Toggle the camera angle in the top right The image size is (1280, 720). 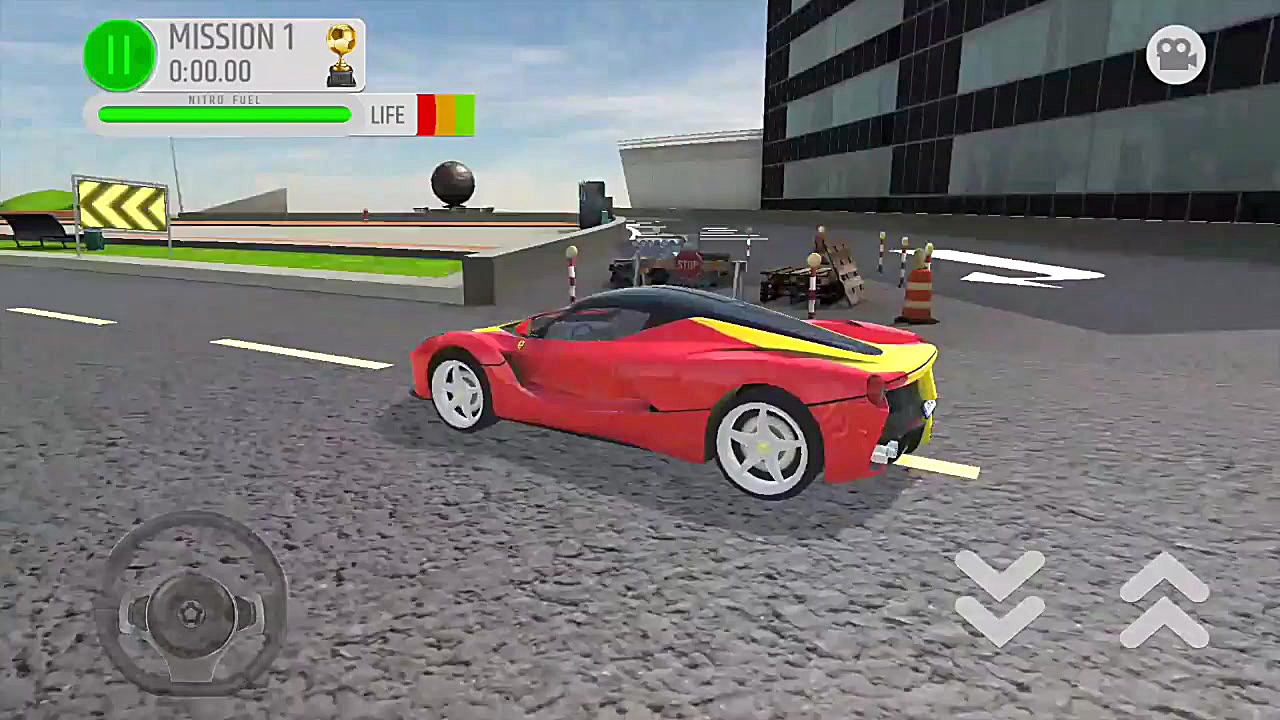click(x=1175, y=55)
